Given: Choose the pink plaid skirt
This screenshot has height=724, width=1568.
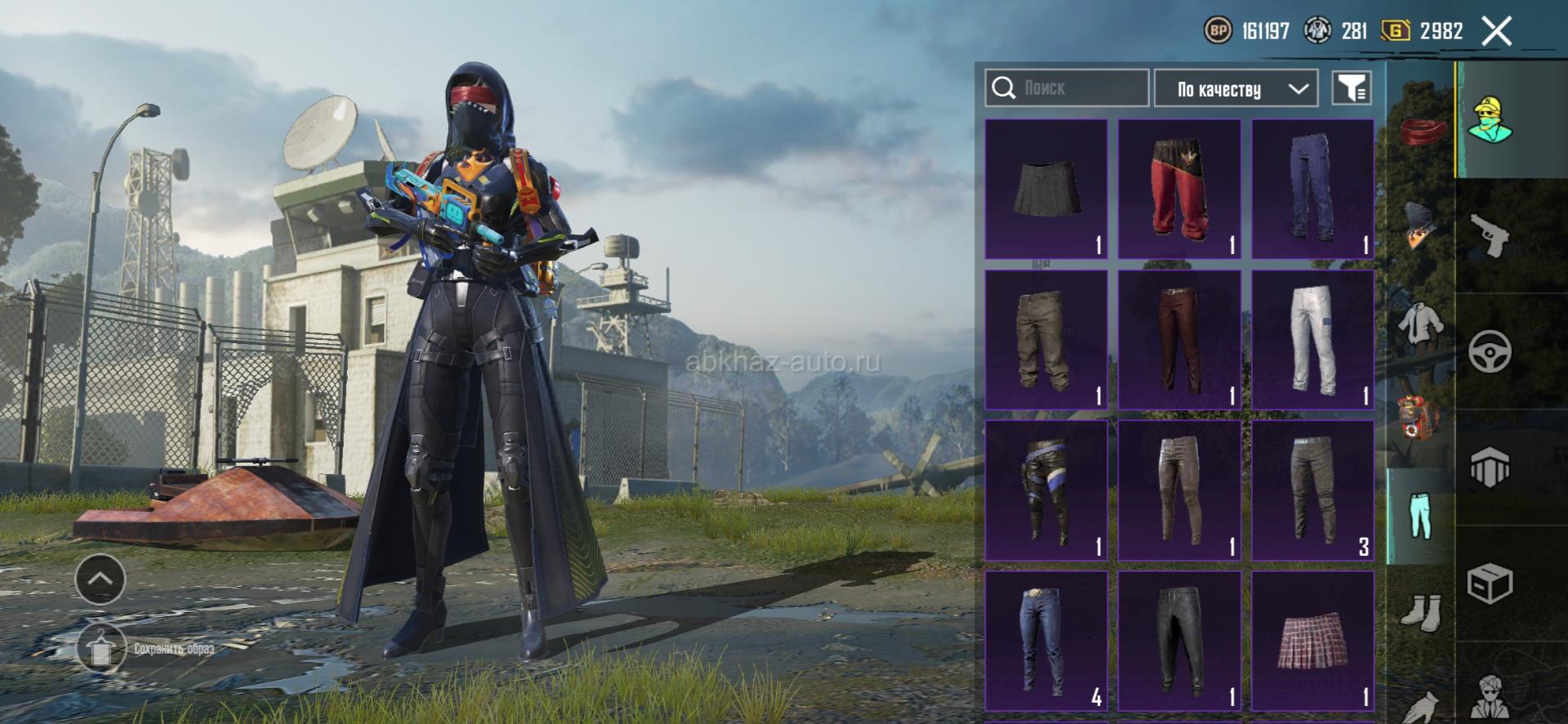Looking at the screenshot, I should [1312, 641].
